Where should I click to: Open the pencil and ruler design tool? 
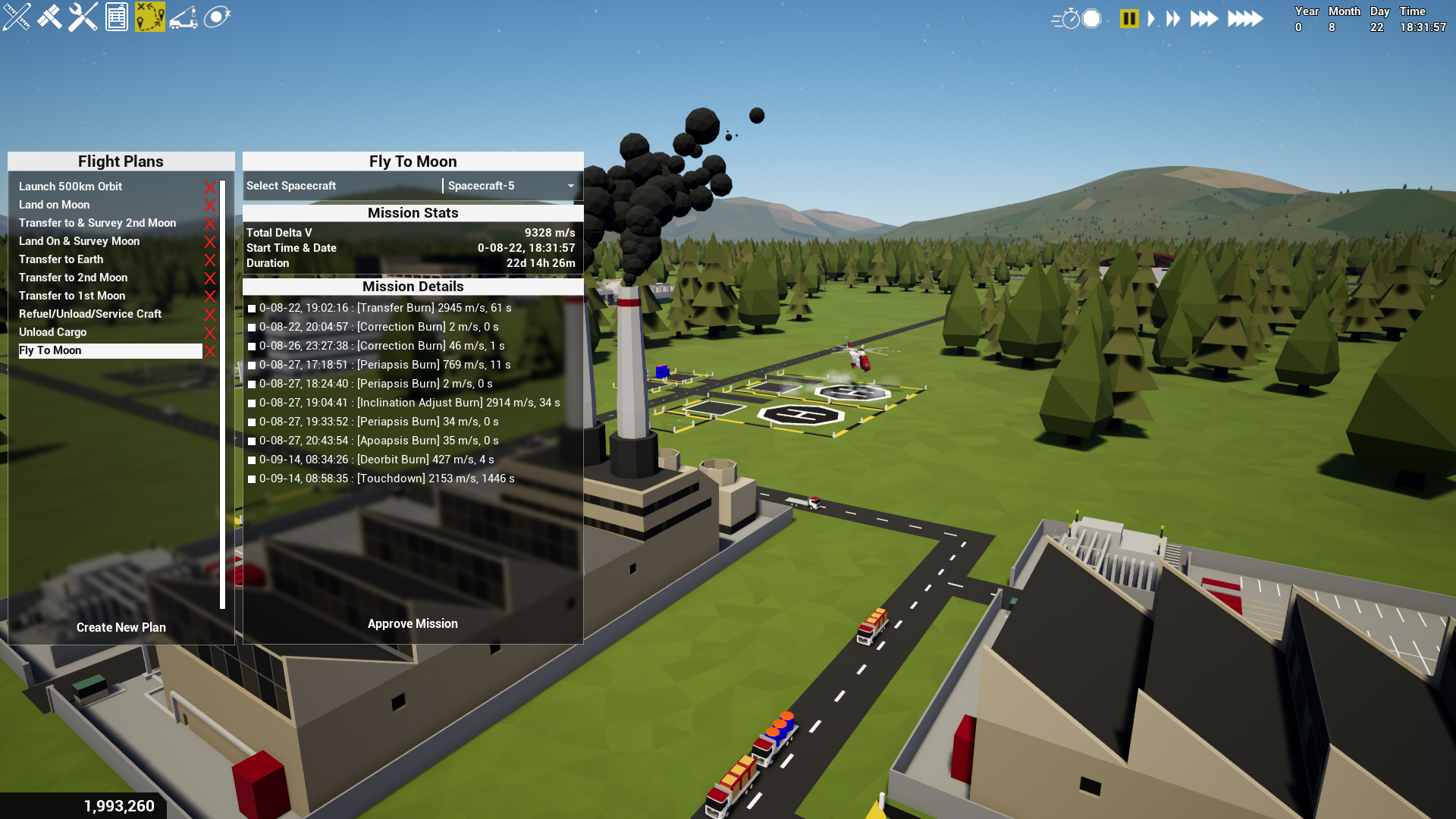[x=17, y=17]
